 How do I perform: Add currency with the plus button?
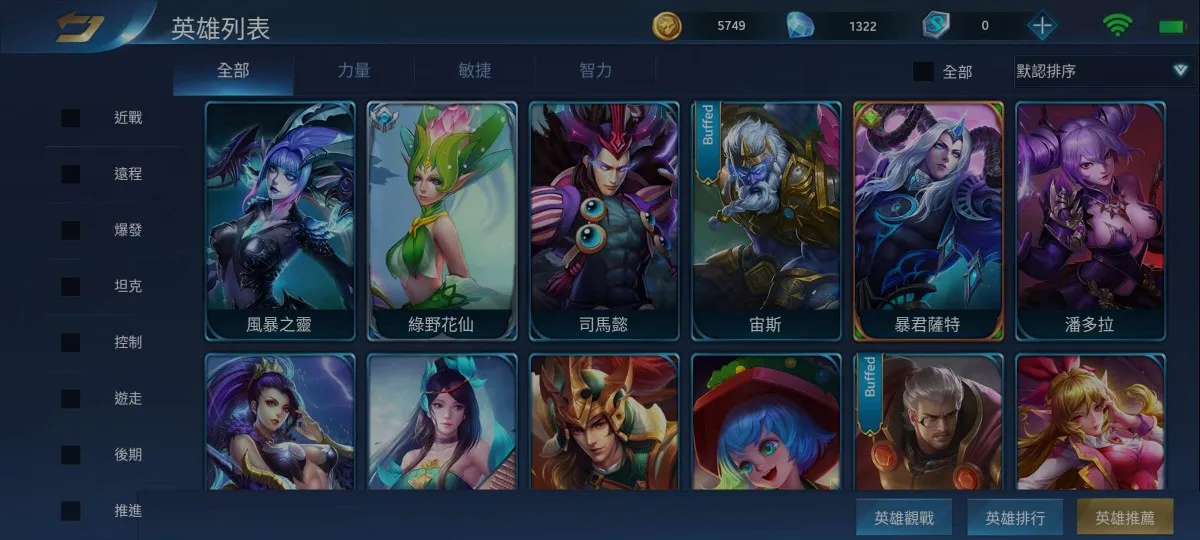coord(1042,26)
